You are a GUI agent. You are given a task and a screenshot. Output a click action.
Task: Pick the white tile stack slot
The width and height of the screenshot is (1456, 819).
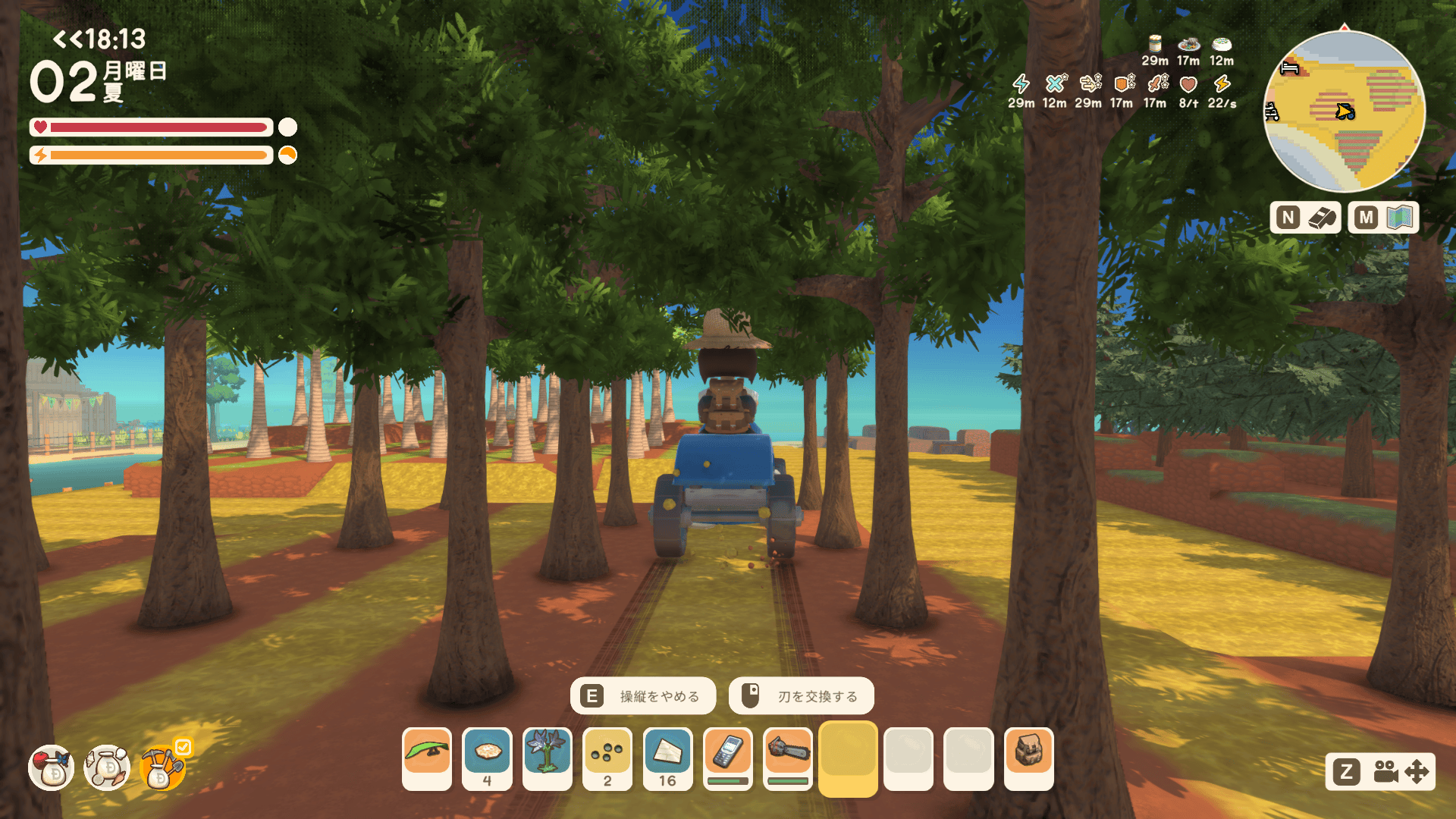coord(667,758)
